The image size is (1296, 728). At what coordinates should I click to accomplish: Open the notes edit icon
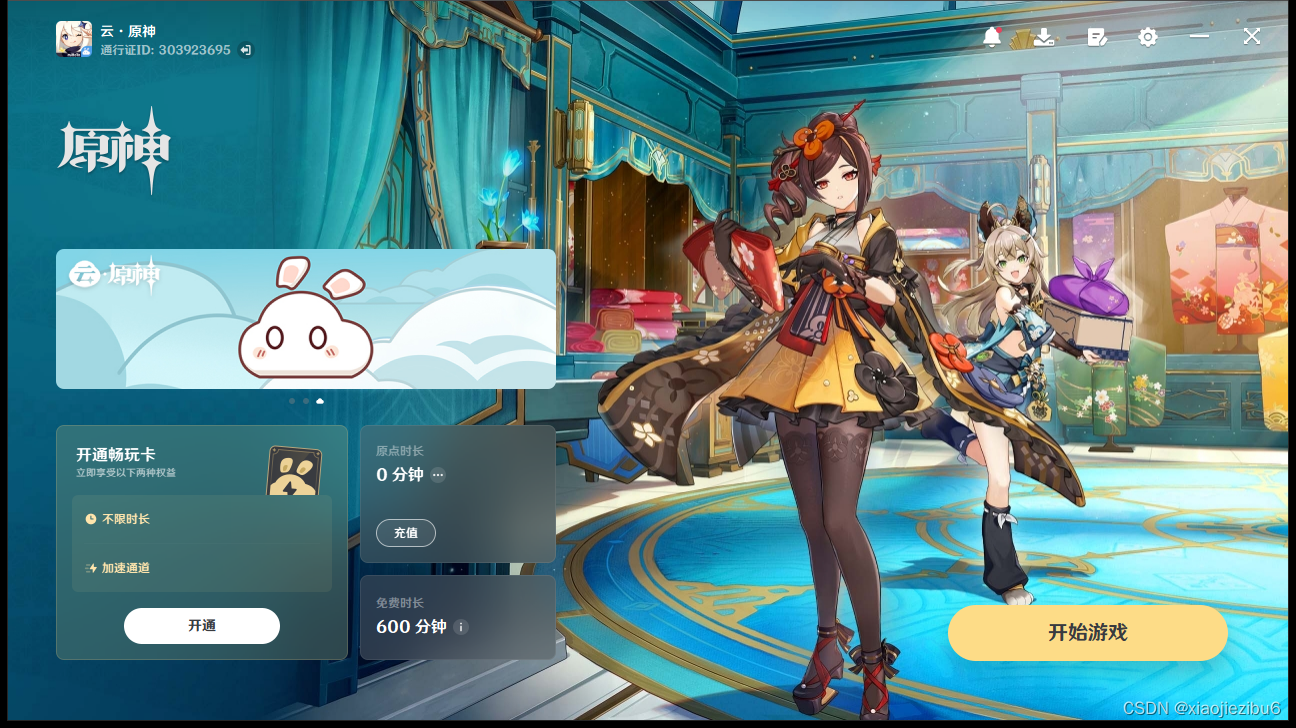1097,37
